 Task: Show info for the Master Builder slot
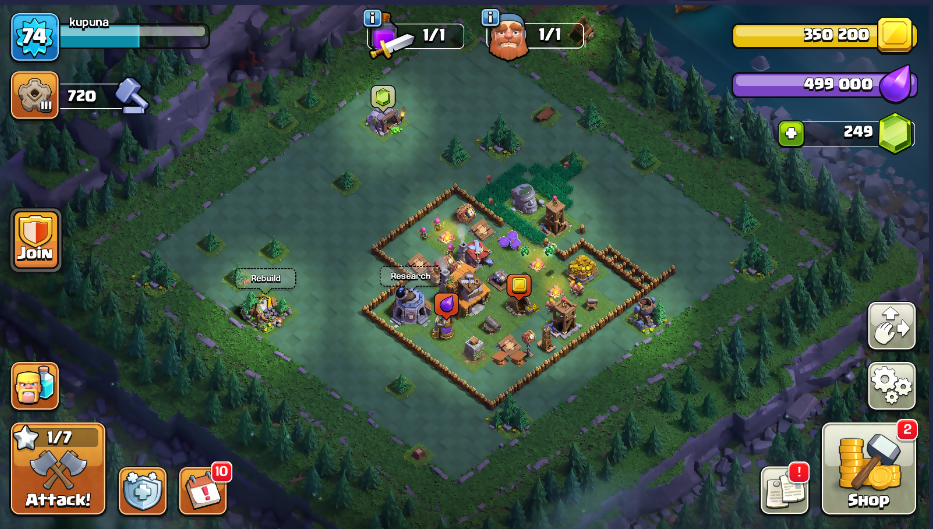click(x=490, y=17)
